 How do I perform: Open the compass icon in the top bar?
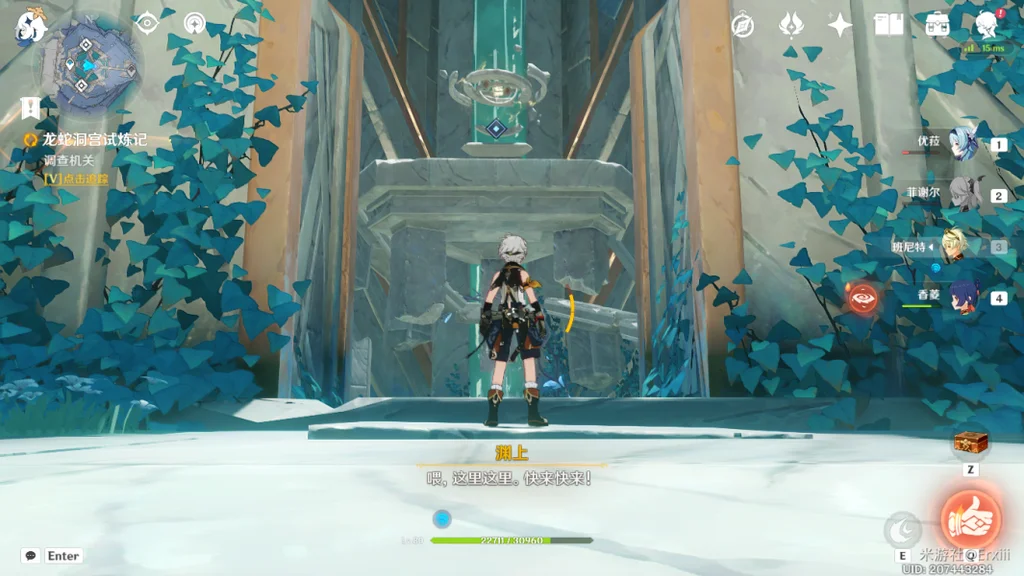pos(742,25)
